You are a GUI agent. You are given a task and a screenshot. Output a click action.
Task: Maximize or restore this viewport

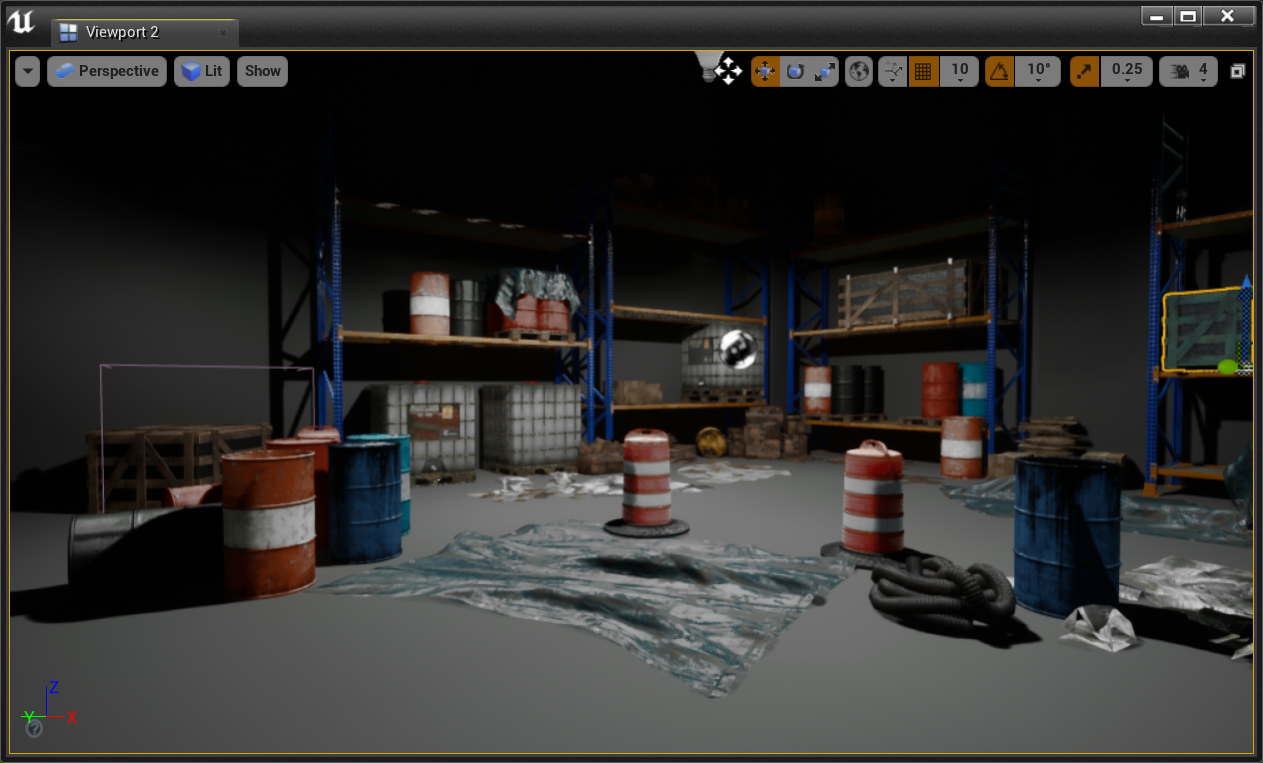tap(1238, 71)
